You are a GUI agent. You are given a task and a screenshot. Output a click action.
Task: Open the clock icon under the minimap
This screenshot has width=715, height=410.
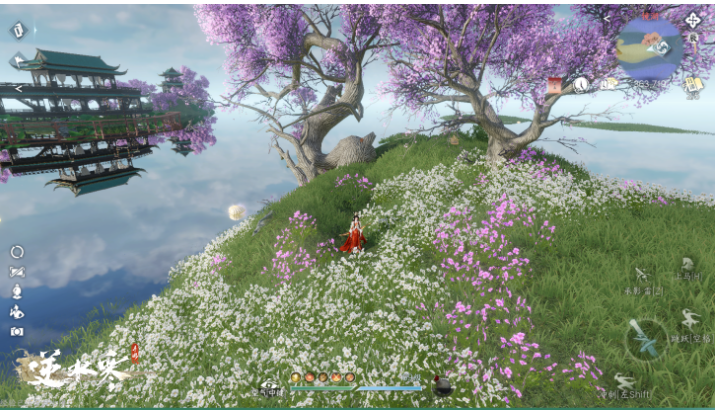(x=581, y=85)
